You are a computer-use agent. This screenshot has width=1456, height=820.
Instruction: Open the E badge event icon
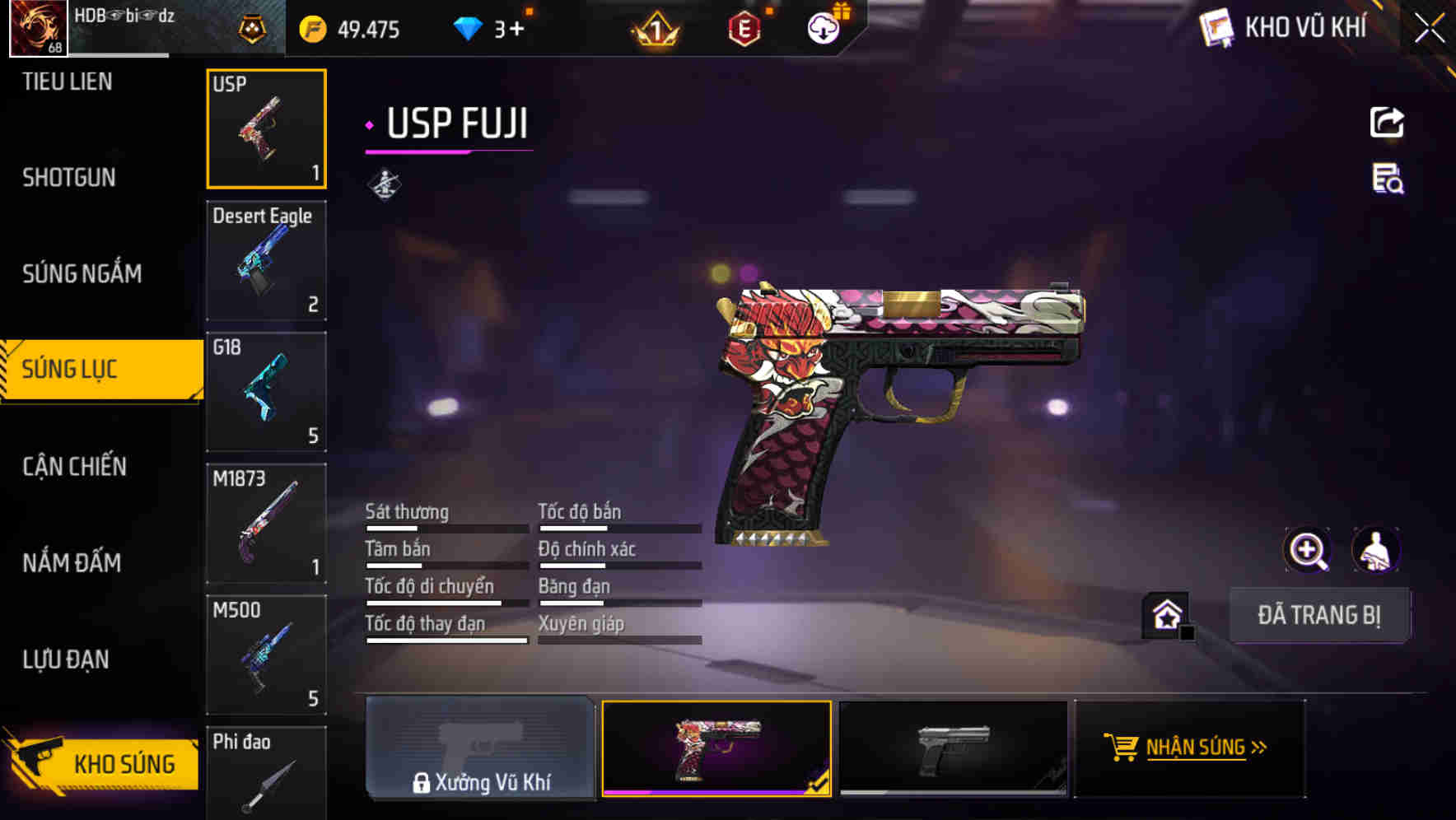(x=745, y=27)
